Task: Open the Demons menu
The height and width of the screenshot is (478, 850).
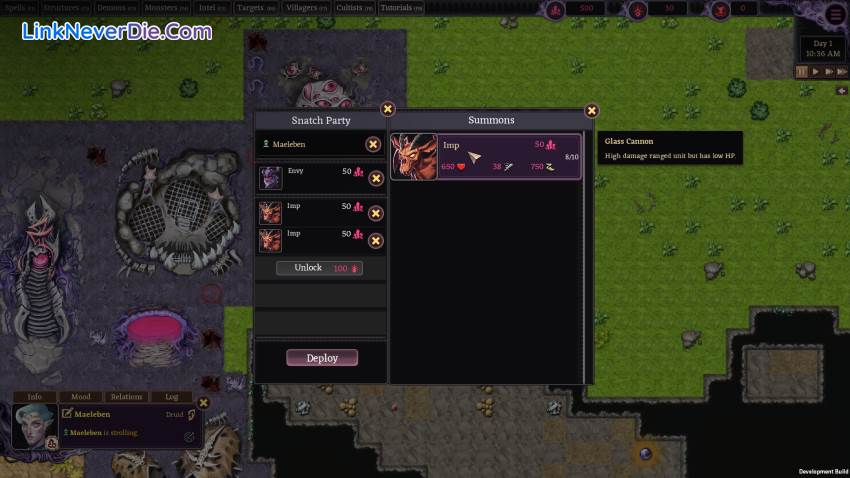Action: click(116, 8)
